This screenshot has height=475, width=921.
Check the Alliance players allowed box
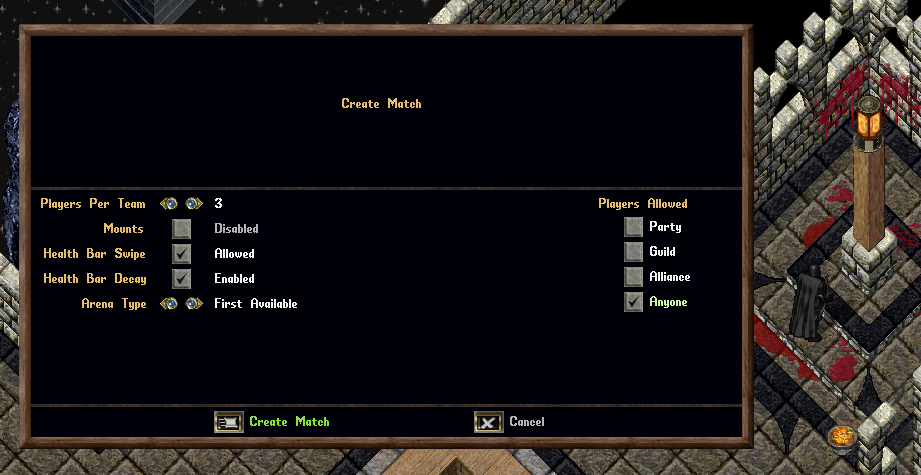(633, 277)
